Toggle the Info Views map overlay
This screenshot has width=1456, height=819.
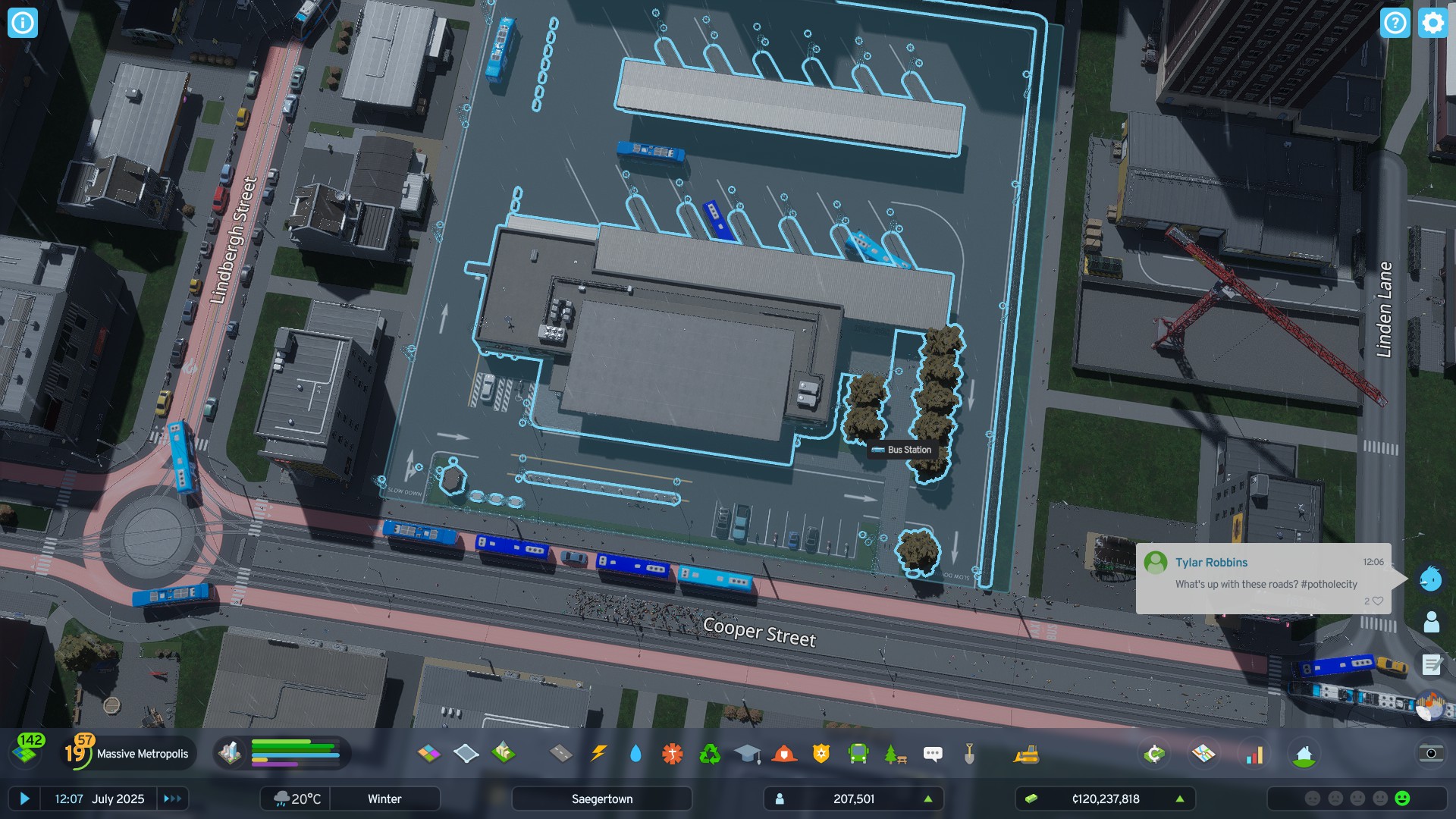tap(1203, 755)
